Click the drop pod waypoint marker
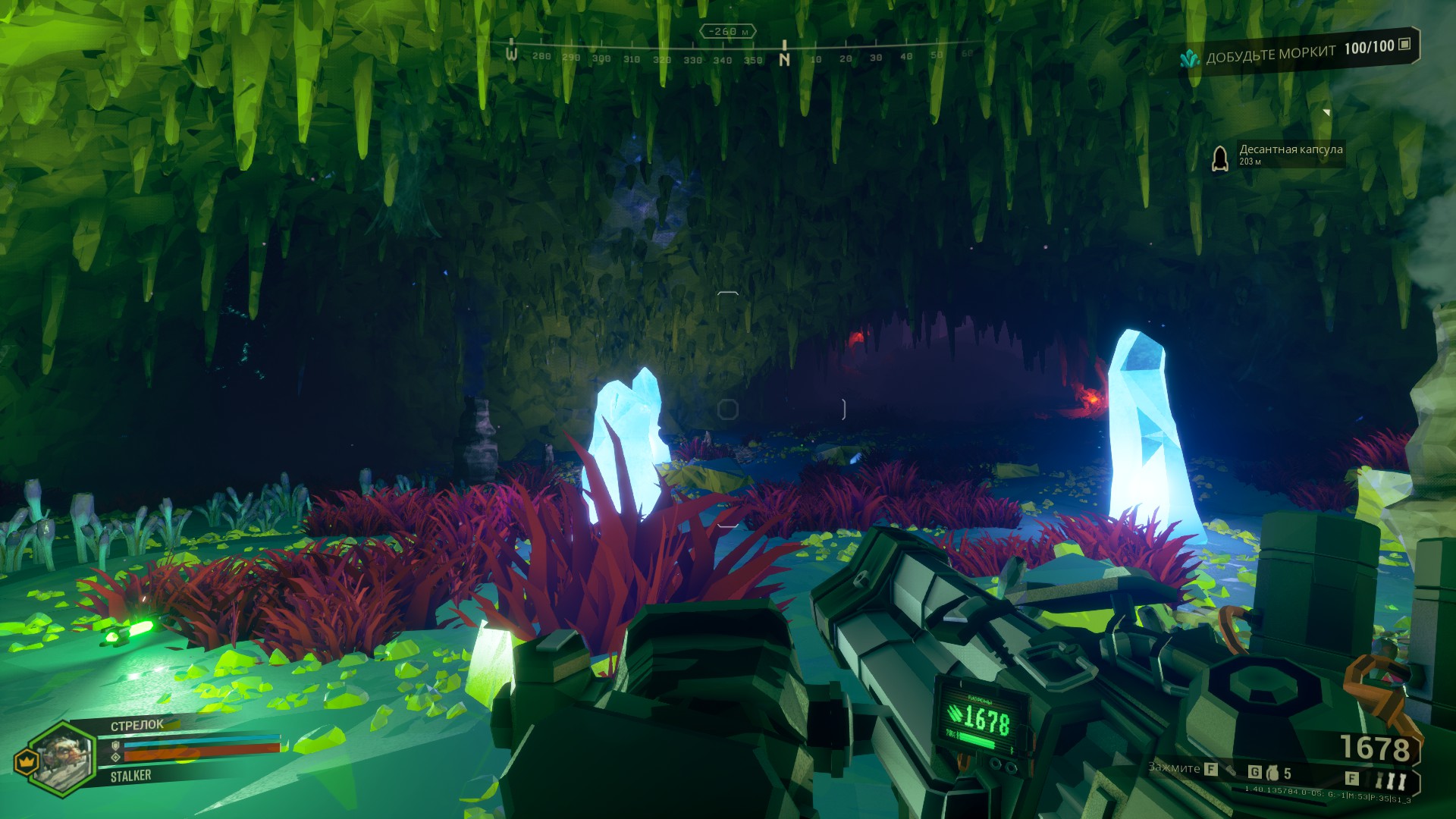The width and height of the screenshot is (1456, 819). point(1219,158)
